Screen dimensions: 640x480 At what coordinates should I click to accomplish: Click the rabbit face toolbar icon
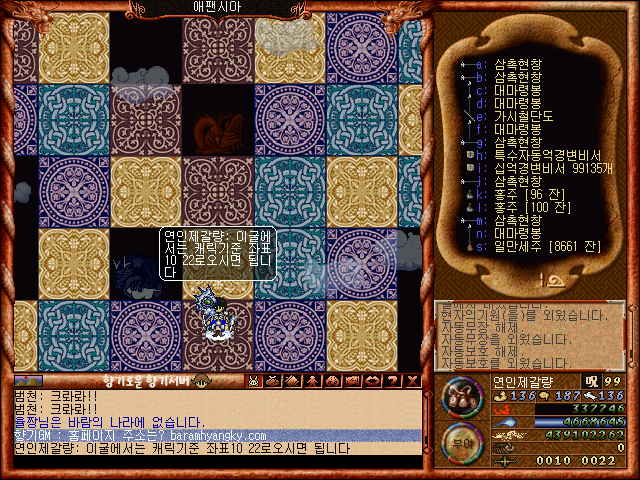254,380
